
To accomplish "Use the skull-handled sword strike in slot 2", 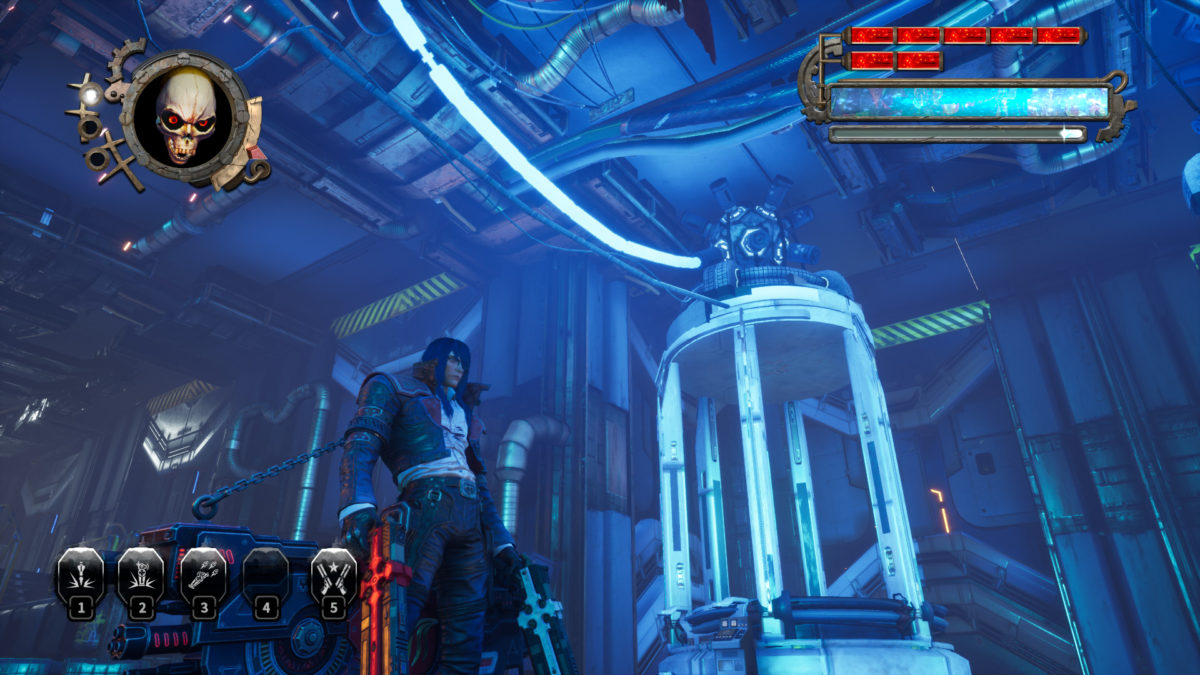I will 141,577.
